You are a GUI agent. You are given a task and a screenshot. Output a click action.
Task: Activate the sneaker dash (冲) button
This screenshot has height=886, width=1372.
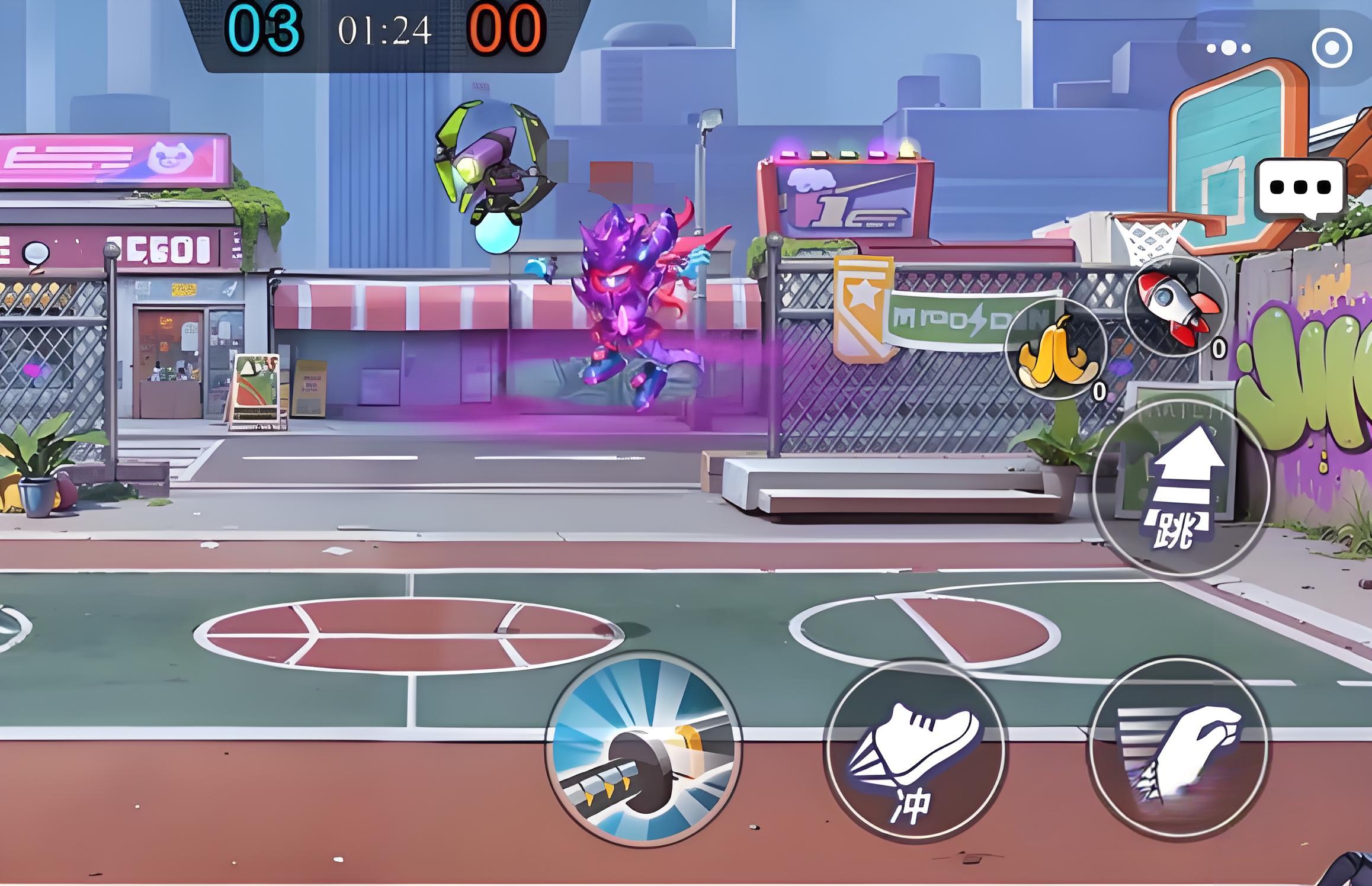(x=914, y=749)
